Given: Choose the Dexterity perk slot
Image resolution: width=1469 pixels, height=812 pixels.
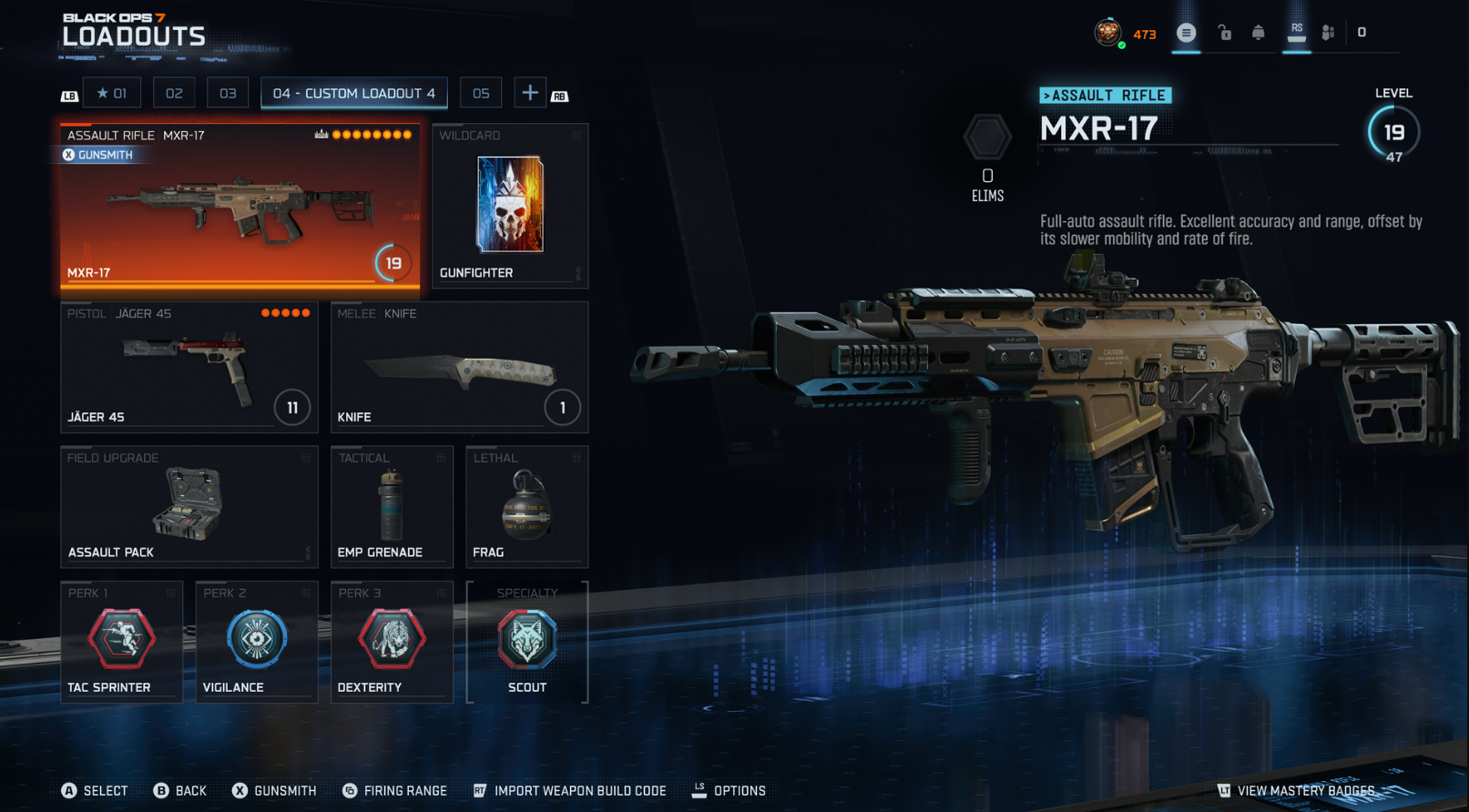Looking at the screenshot, I should pyautogui.click(x=392, y=642).
